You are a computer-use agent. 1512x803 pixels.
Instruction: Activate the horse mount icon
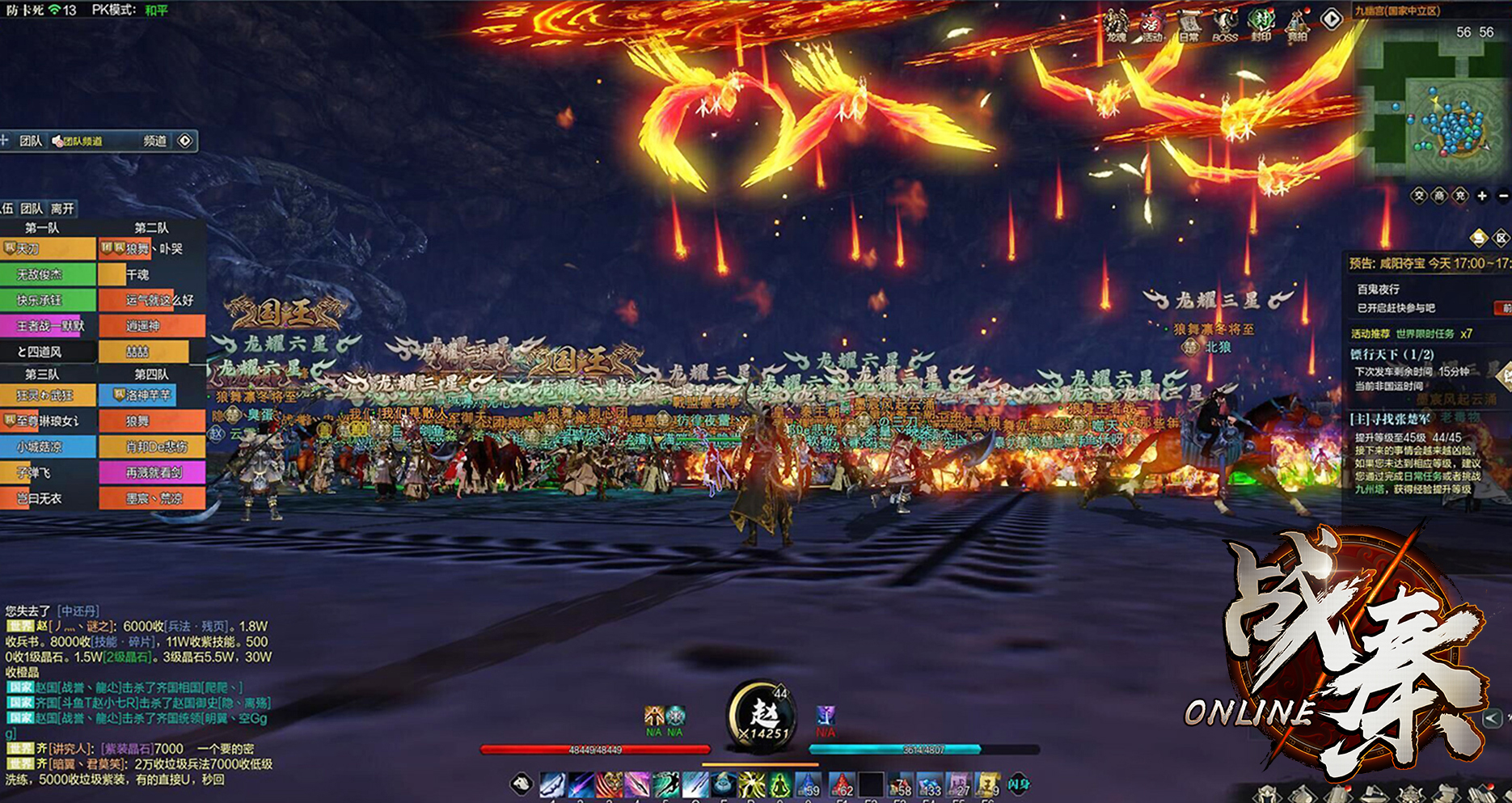(522, 783)
